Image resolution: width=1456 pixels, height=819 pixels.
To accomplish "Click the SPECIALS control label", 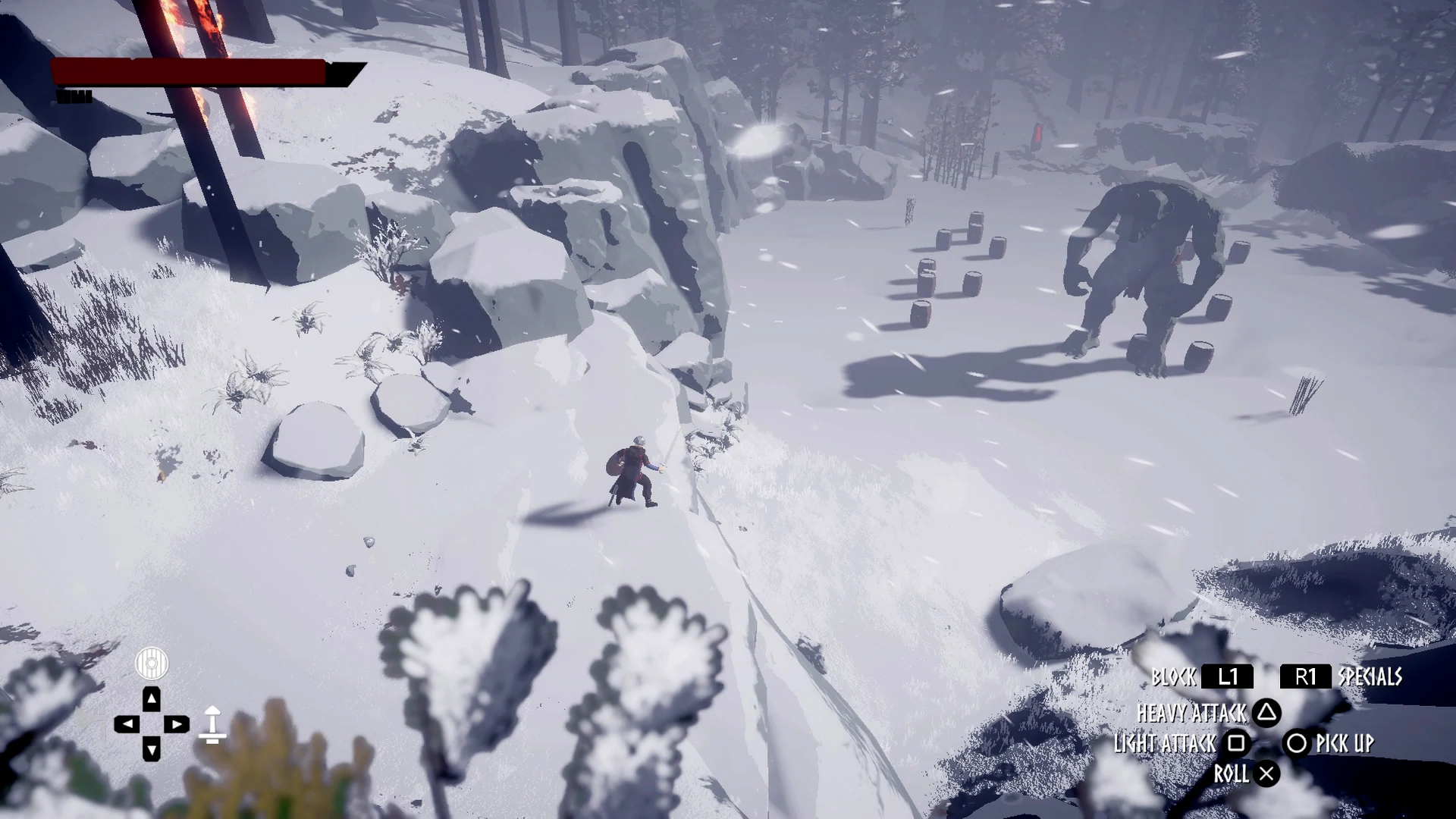I will coord(1370,677).
